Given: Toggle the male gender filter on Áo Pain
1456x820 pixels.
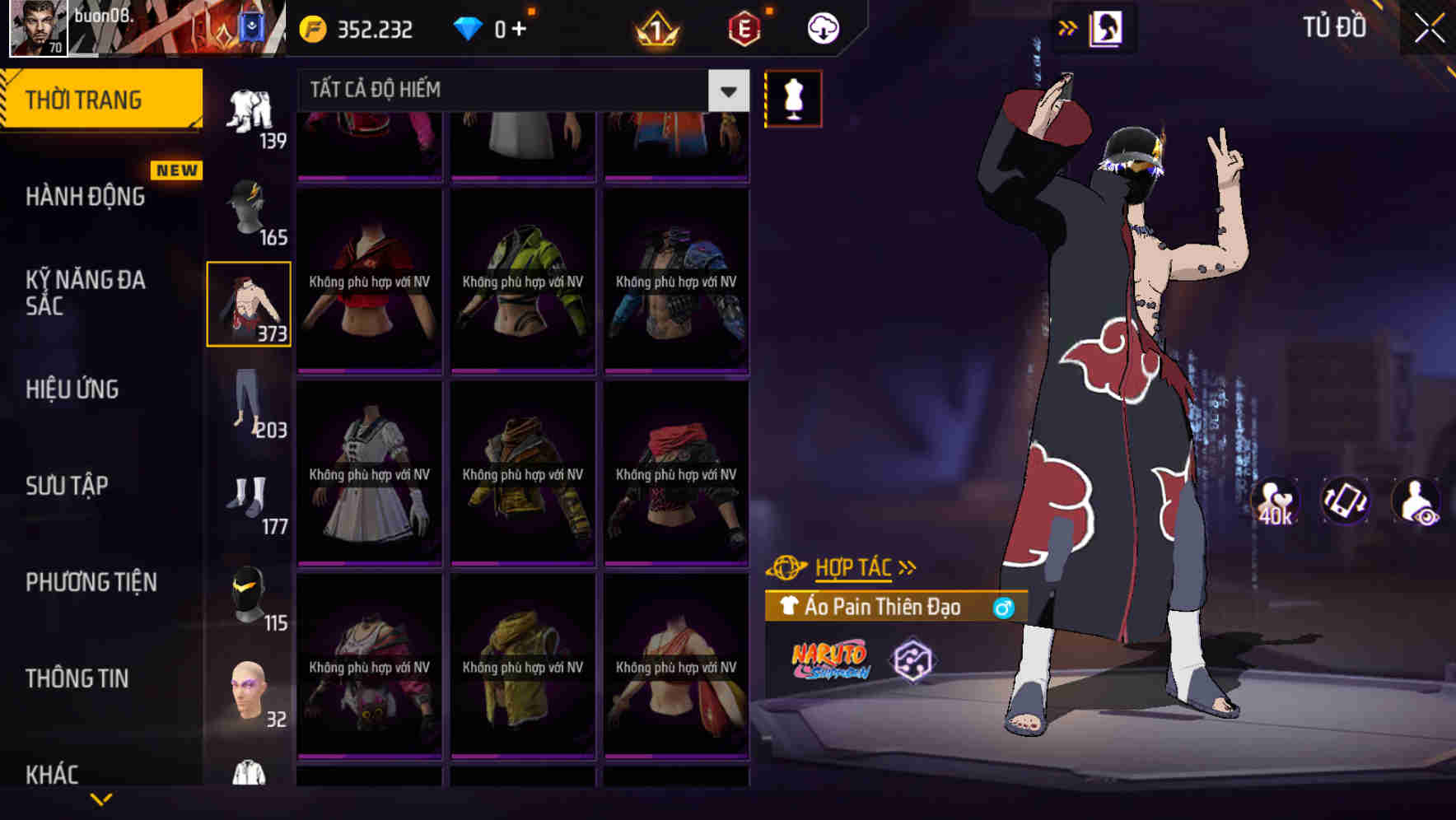Looking at the screenshot, I should point(1006,607).
